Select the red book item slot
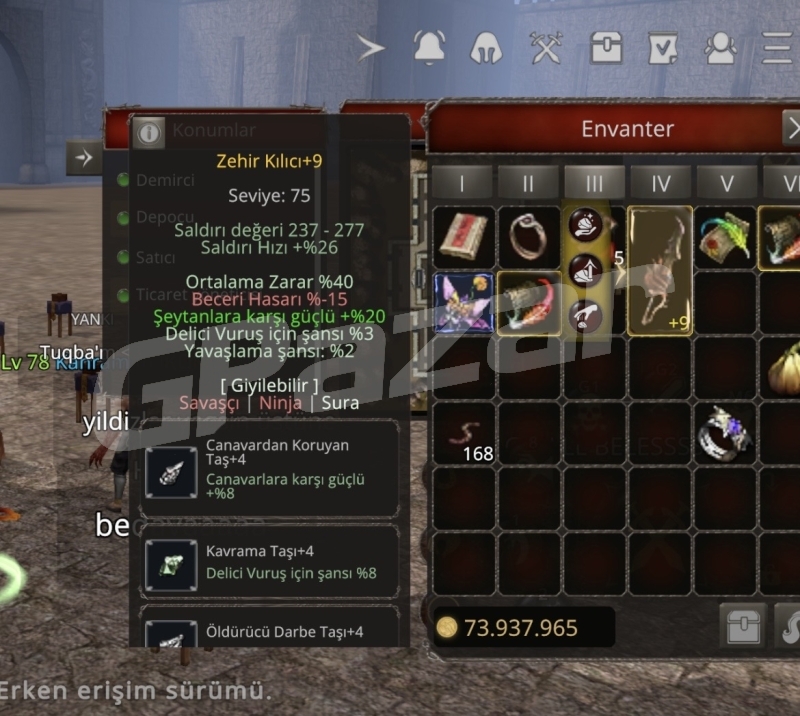This screenshot has width=800, height=716. click(x=463, y=237)
